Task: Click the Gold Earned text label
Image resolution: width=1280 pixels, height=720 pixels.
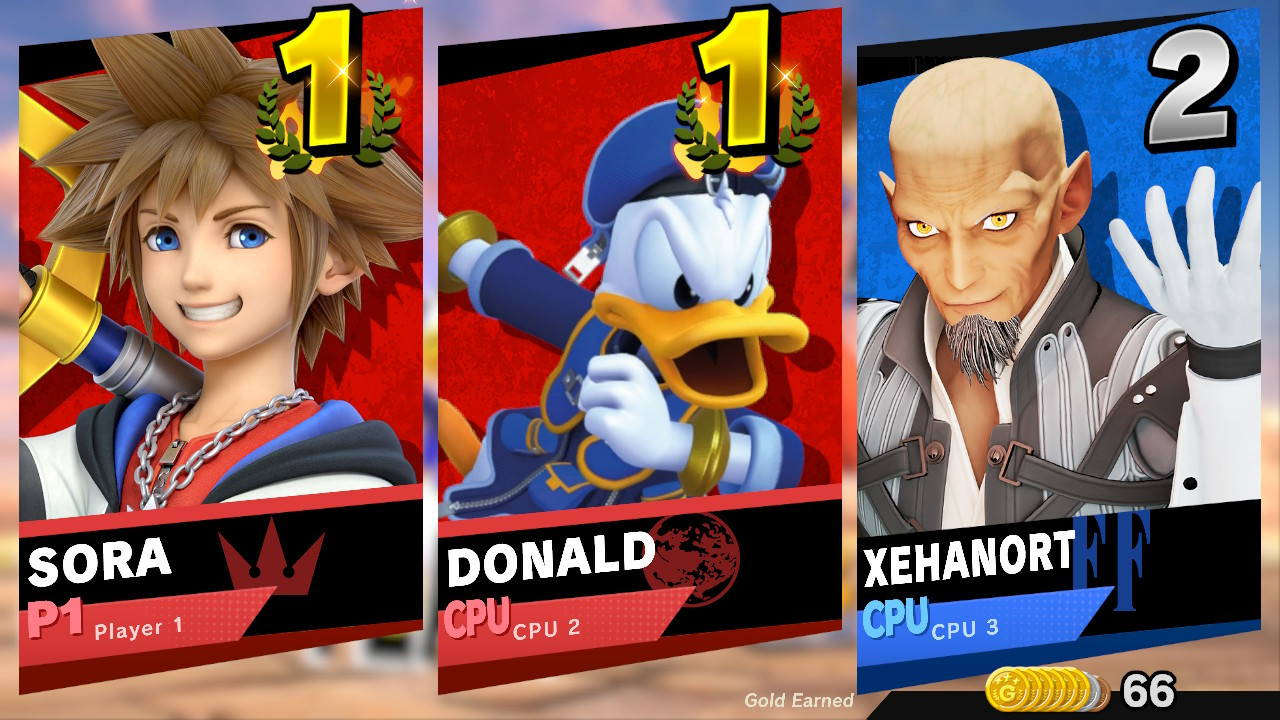Action: (798, 702)
